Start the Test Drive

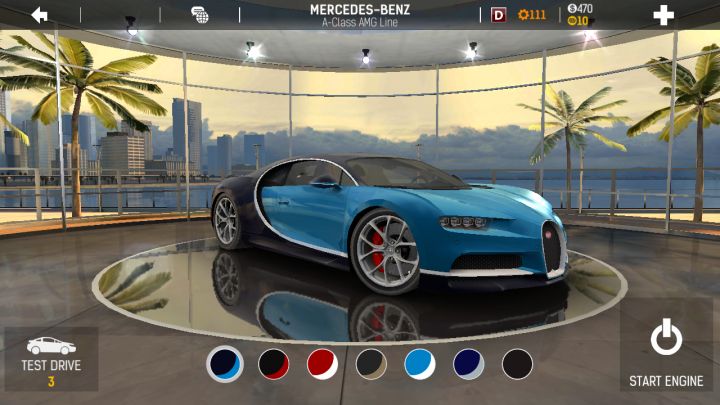point(51,359)
